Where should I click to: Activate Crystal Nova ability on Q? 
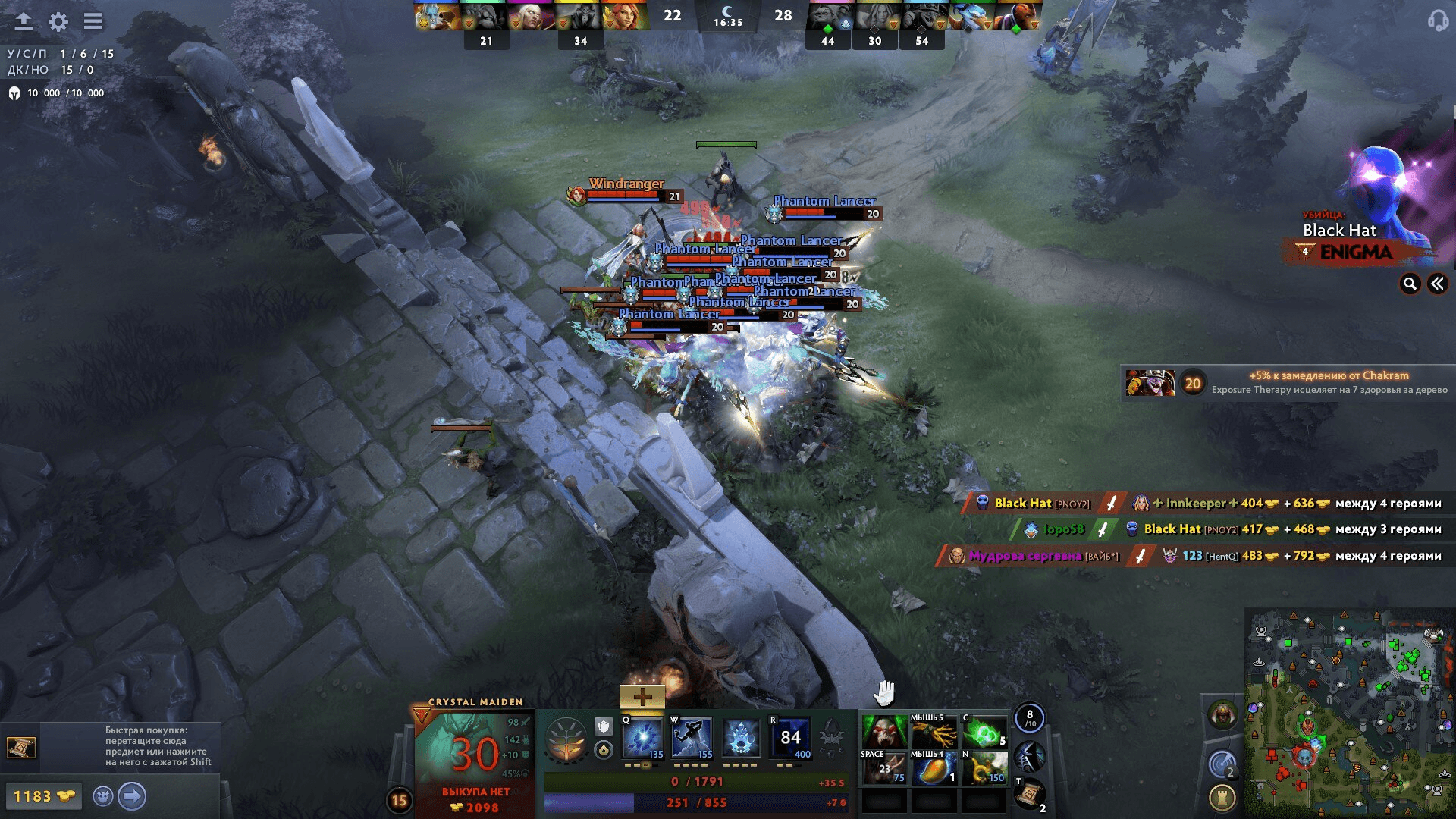(642, 738)
